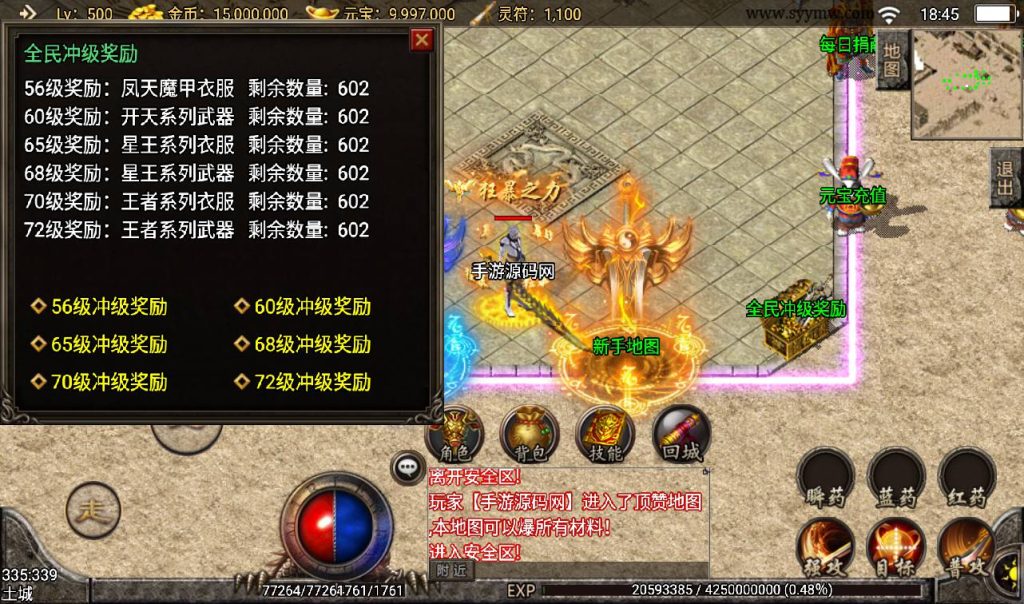The height and width of the screenshot is (604, 1024).
Task: Tap the 目标 target selection button
Action: pyautogui.click(x=895, y=547)
